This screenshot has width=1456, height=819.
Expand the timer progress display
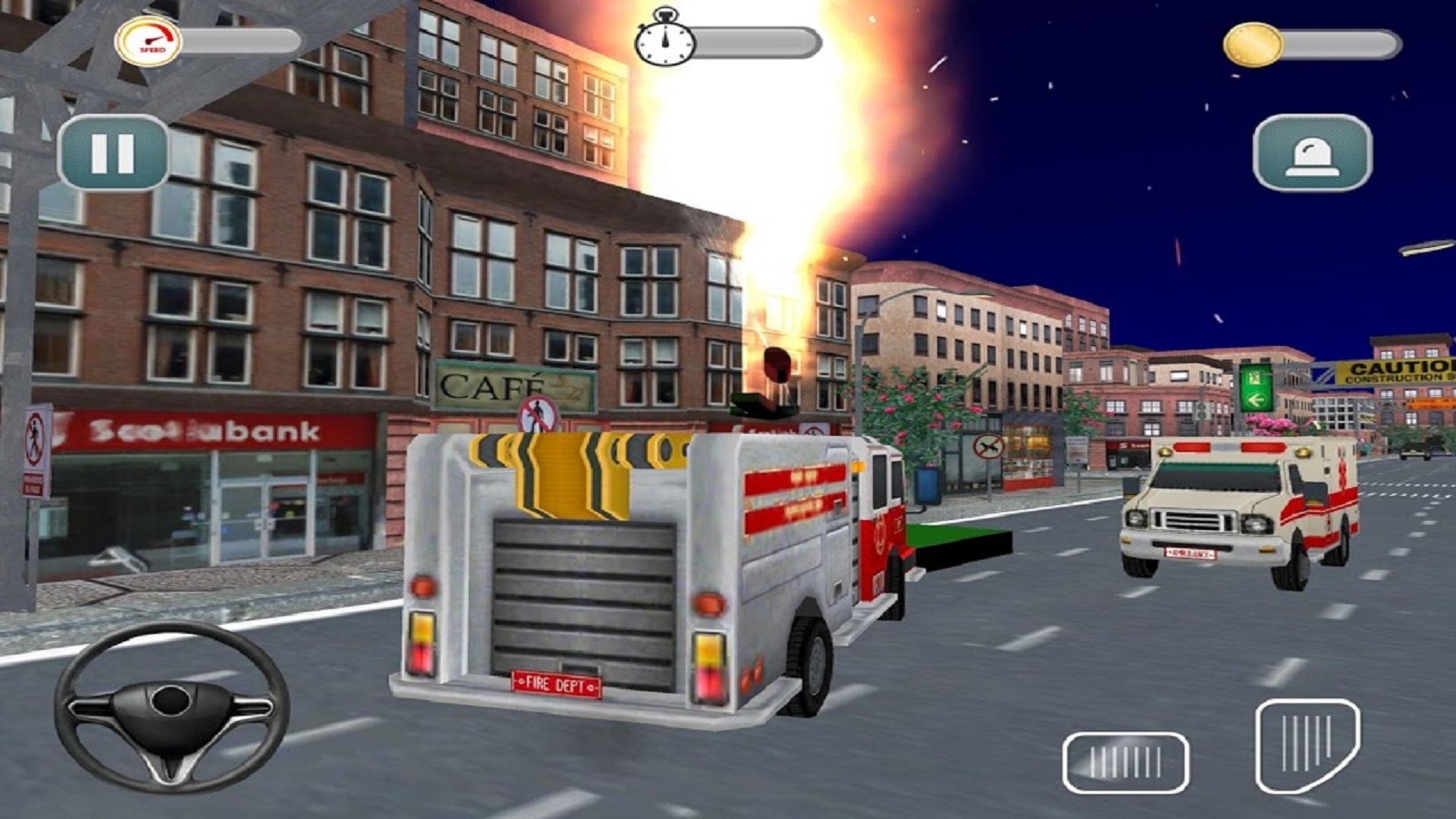pos(755,42)
